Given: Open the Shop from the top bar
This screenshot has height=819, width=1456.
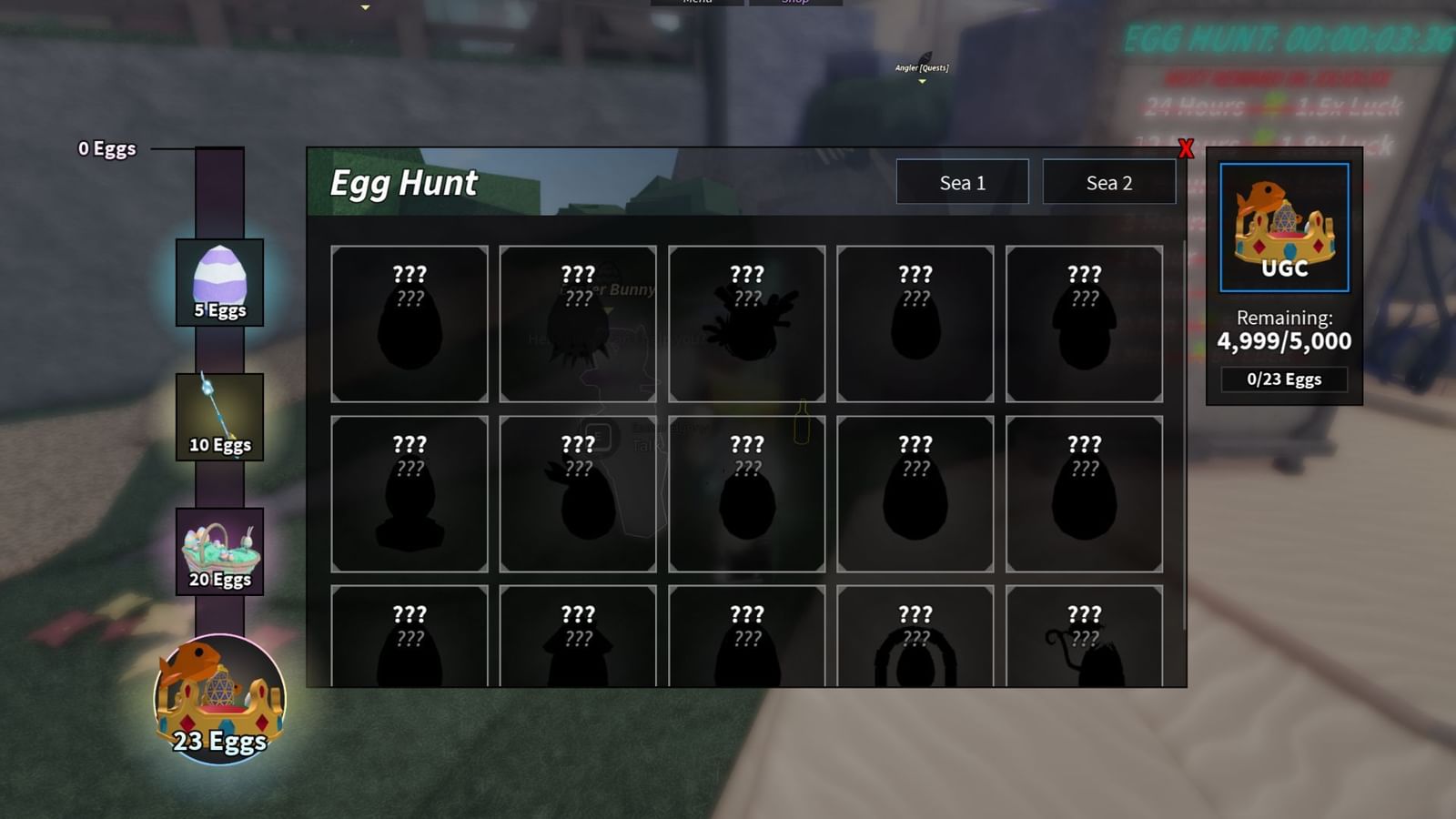Looking at the screenshot, I should (795, 3).
